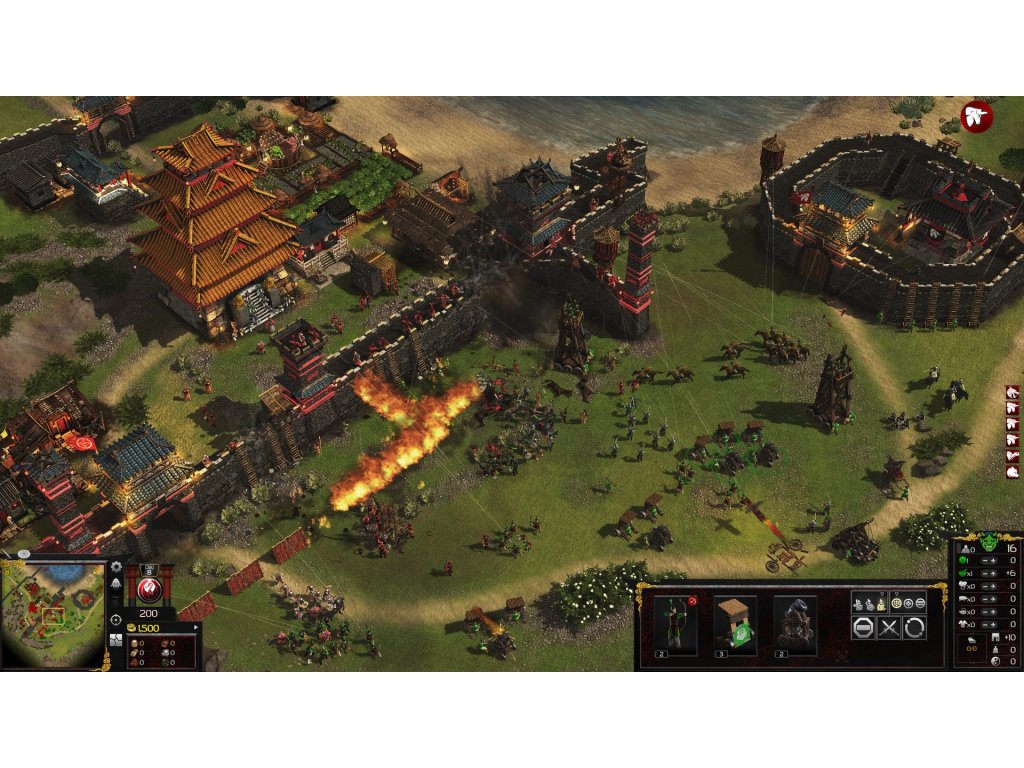Click the red horse head emblem at top-right
Screen dimensions: 1024x768
[976, 116]
